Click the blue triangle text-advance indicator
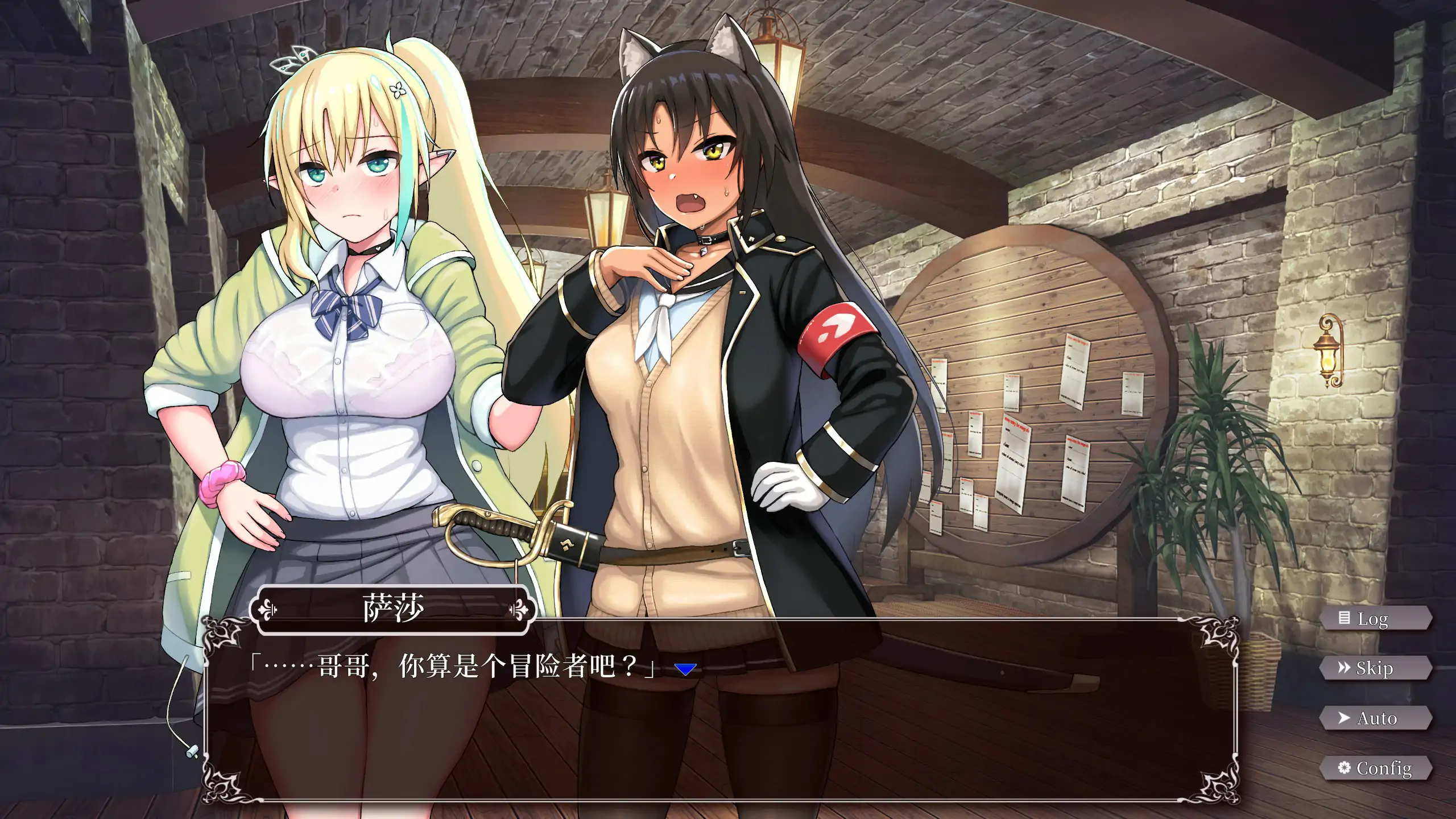Image resolution: width=1456 pixels, height=819 pixels. 685,670
